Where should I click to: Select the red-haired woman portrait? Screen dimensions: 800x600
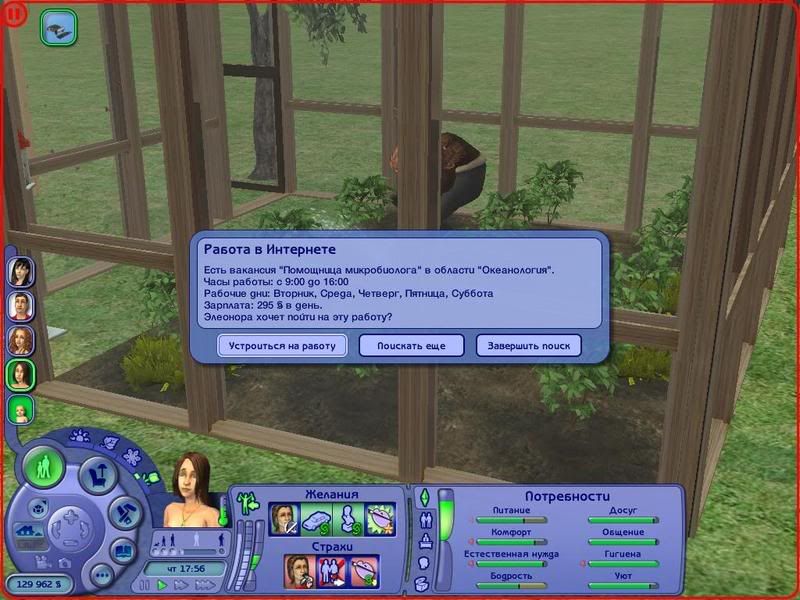click(21, 340)
